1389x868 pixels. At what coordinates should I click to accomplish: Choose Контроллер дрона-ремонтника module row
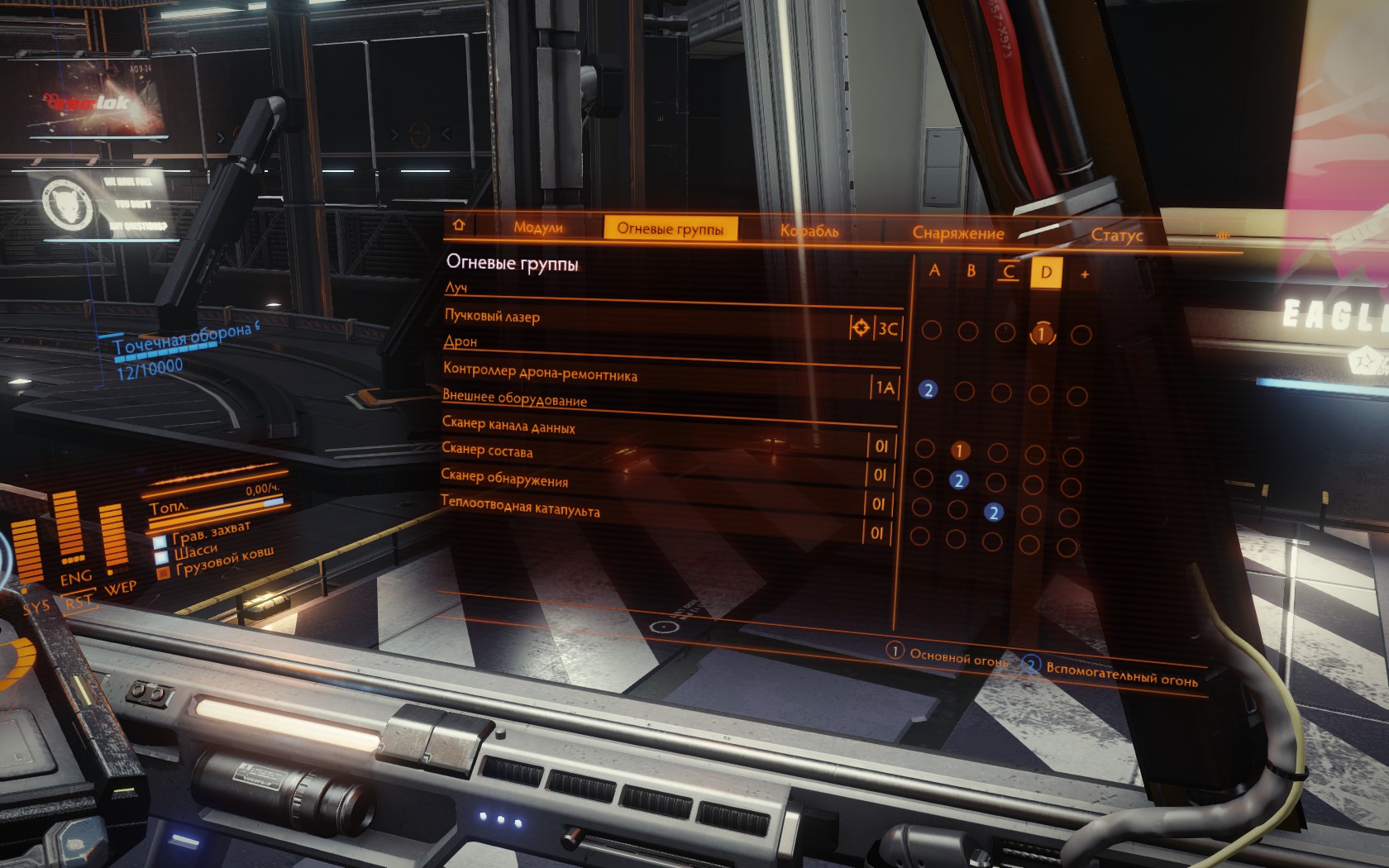tap(540, 372)
